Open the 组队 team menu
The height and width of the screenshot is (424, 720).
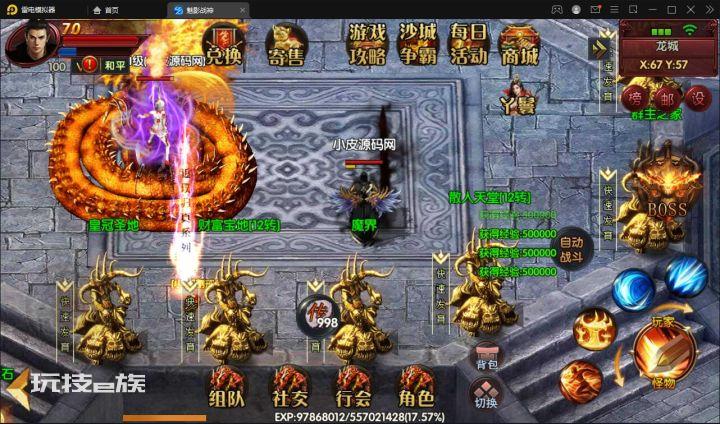click(x=225, y=386)
